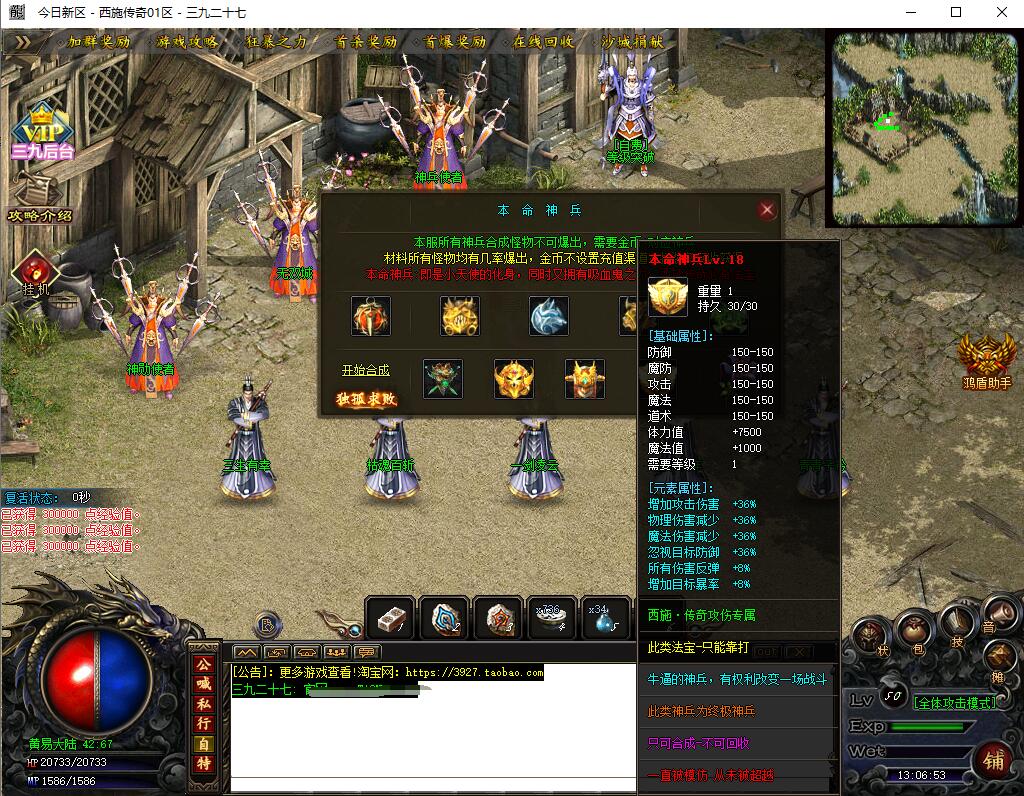Open the 游戏攻略 guide menu
The image size is (1024, 796).
coord(188,42)
